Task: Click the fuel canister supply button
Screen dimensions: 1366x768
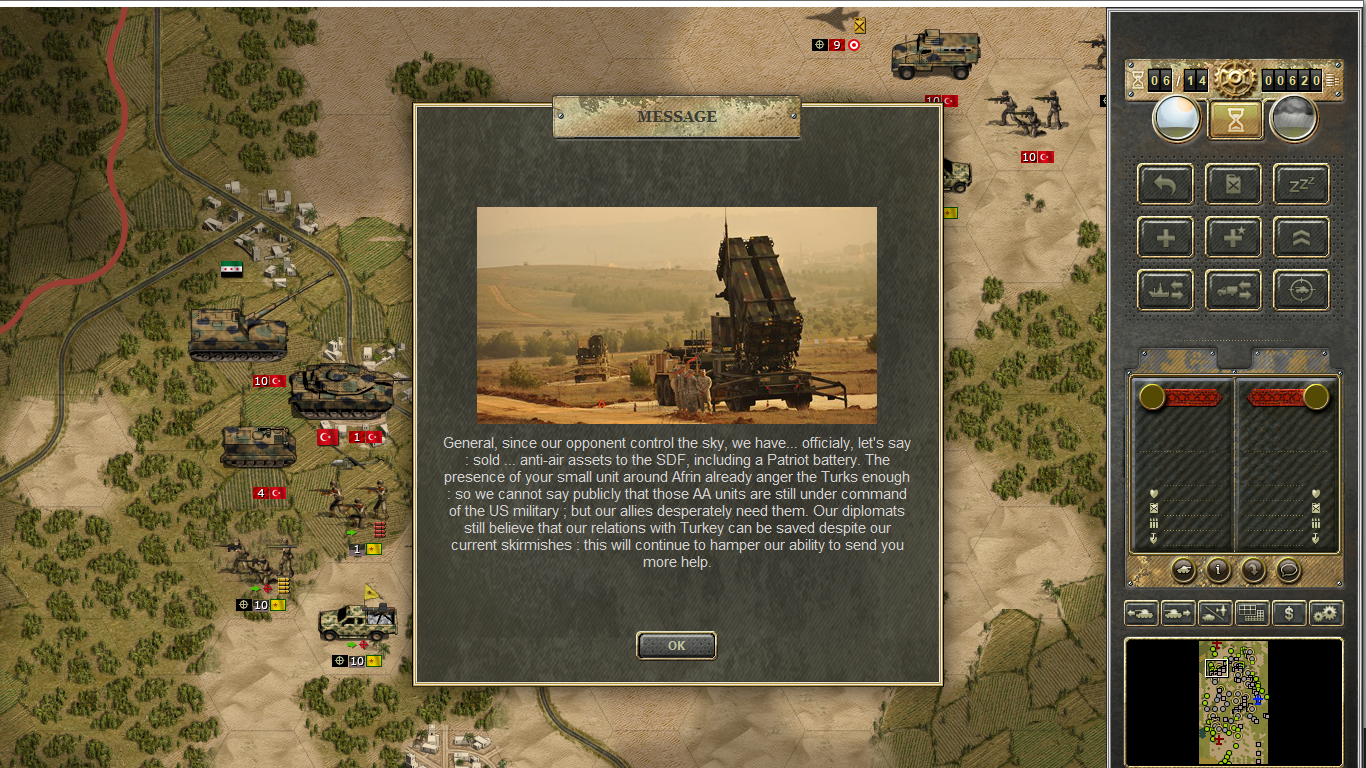Action: tap(1233, 184)
